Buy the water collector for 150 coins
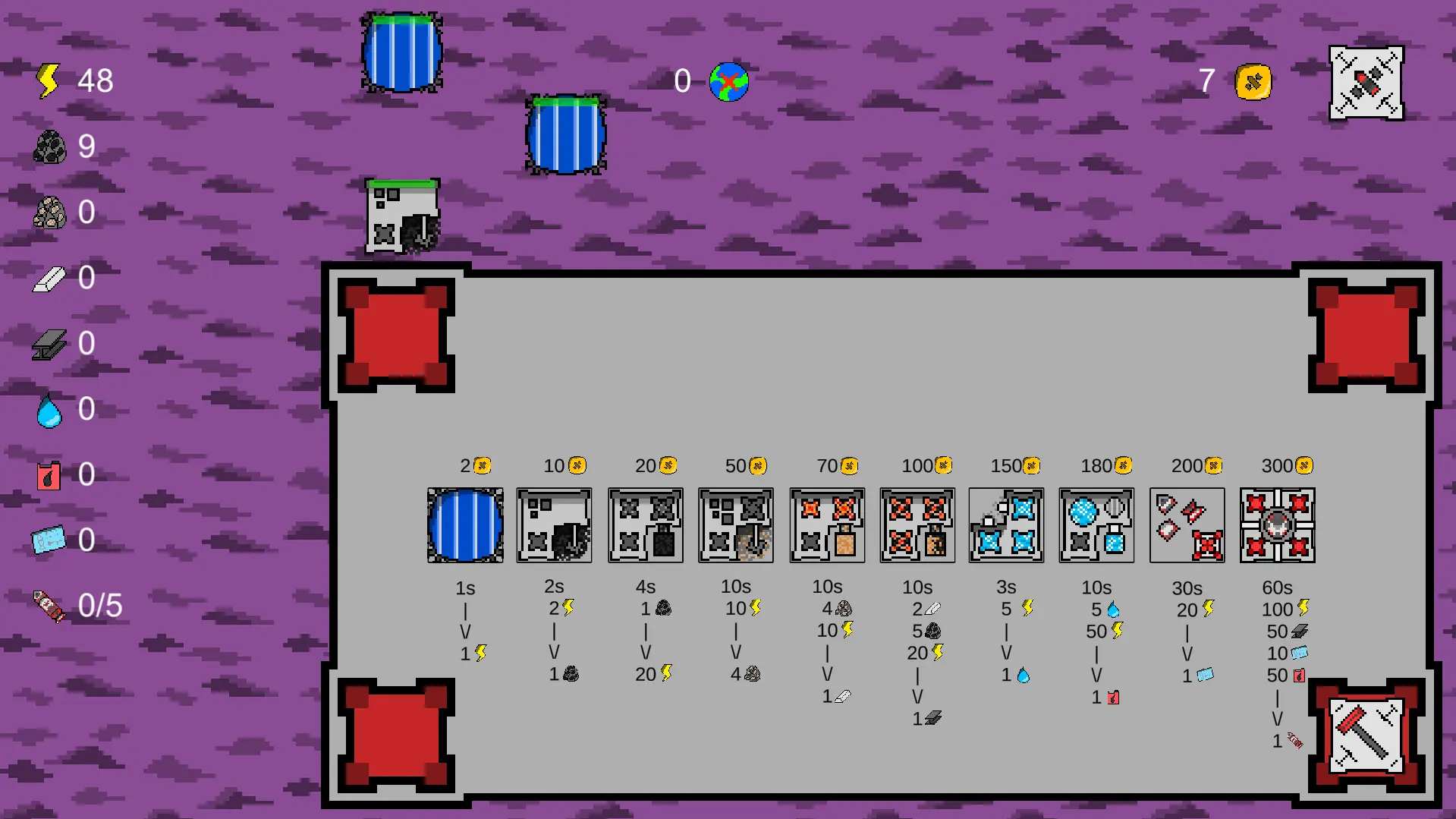This screenshot has height=819, width=1456. 1006,525
